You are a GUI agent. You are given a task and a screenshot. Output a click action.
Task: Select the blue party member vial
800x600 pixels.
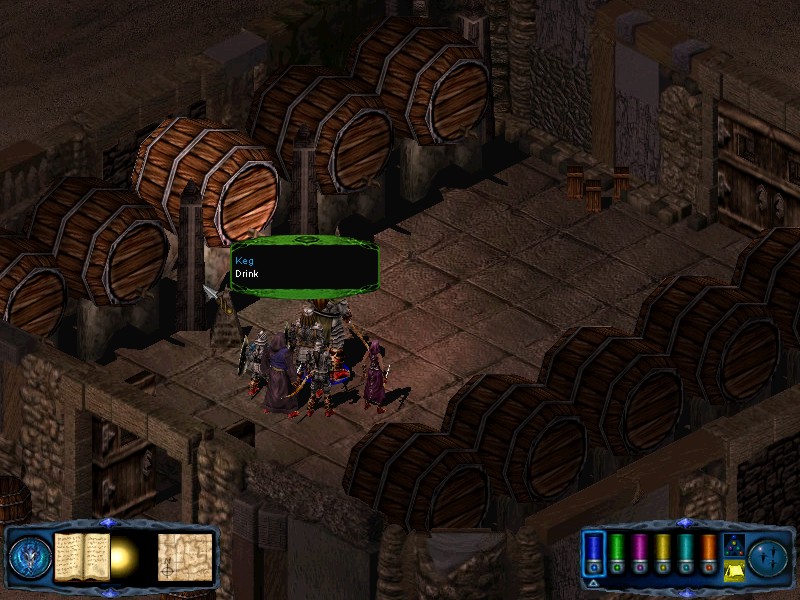pyautogui.click(x=594, y=555)
